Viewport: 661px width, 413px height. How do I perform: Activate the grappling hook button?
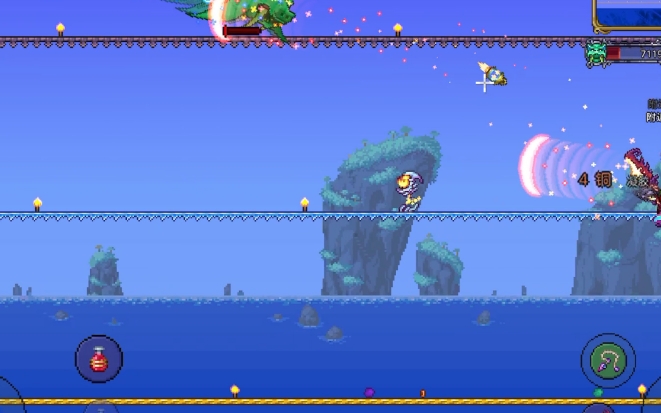click(x=607, y=360)
